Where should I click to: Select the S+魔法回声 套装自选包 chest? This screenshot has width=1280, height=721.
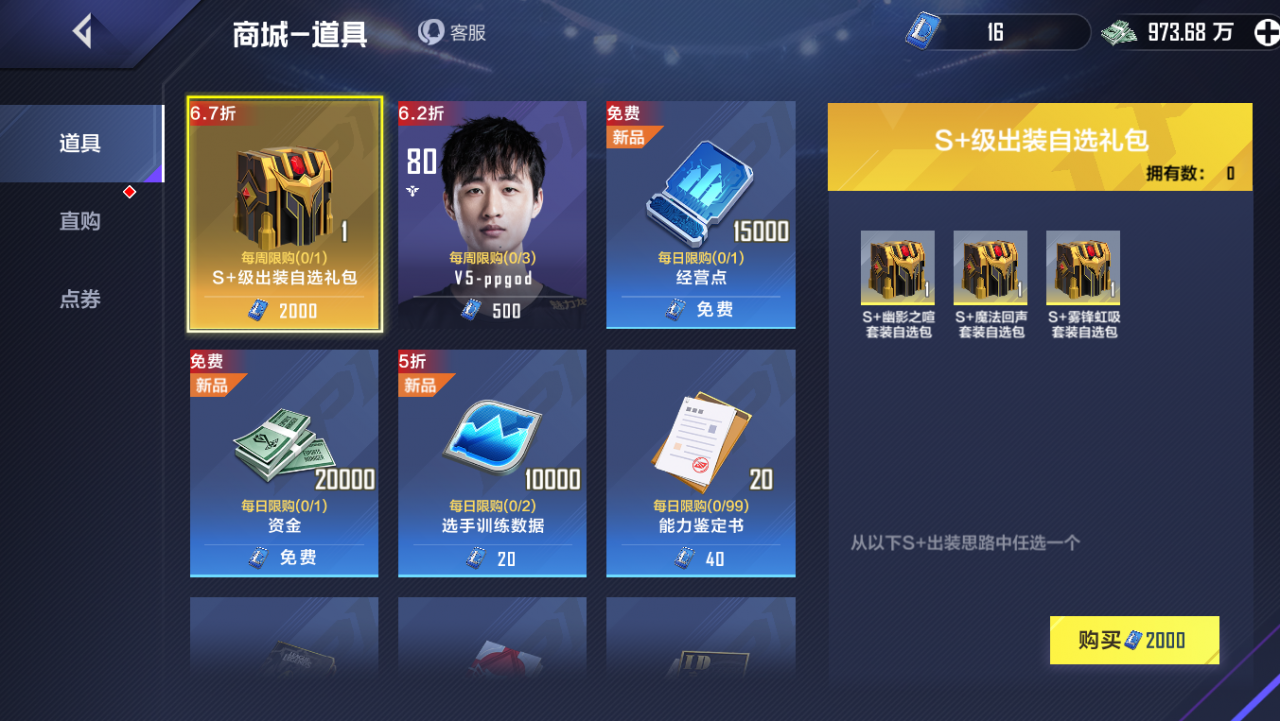(x=989, y=267)
